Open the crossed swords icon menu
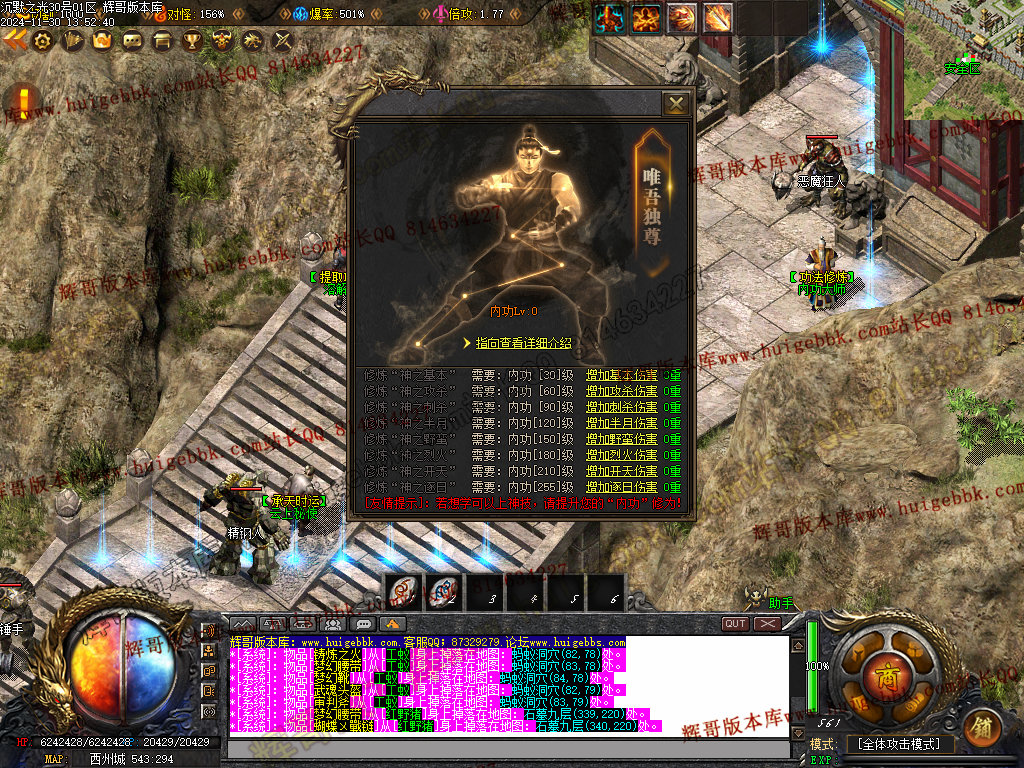1024x768 pixels. coord(283,41)
